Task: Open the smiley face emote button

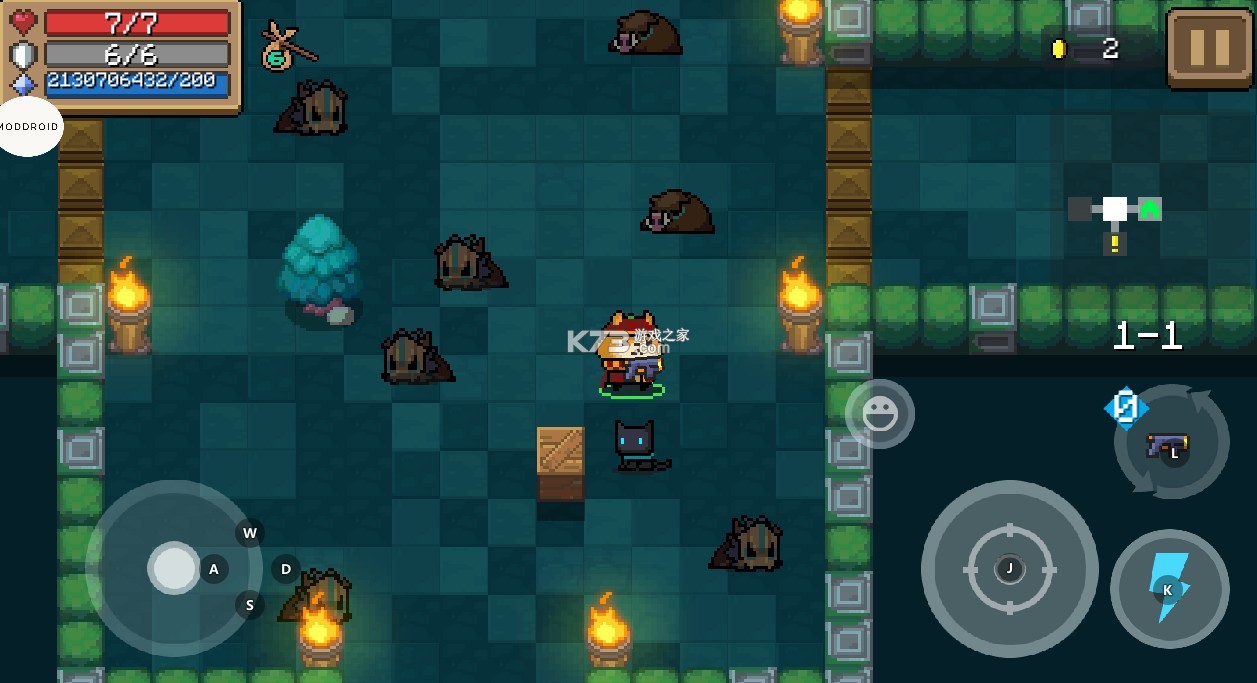Action: coord(879,414)
